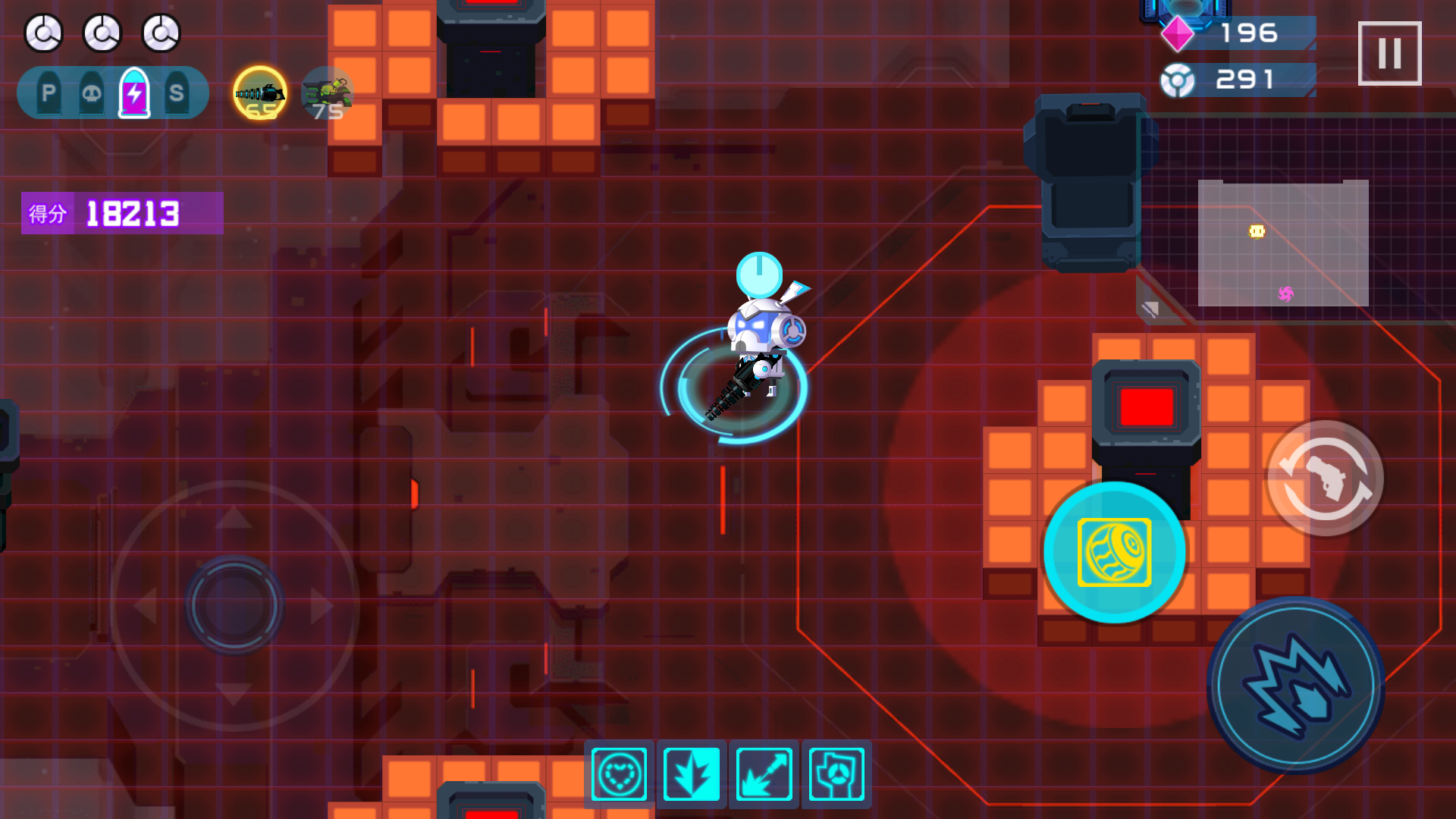Switch to the S bullet ammo type
This screenshot has height=819, width=1456.
click(x=177, y=93)
